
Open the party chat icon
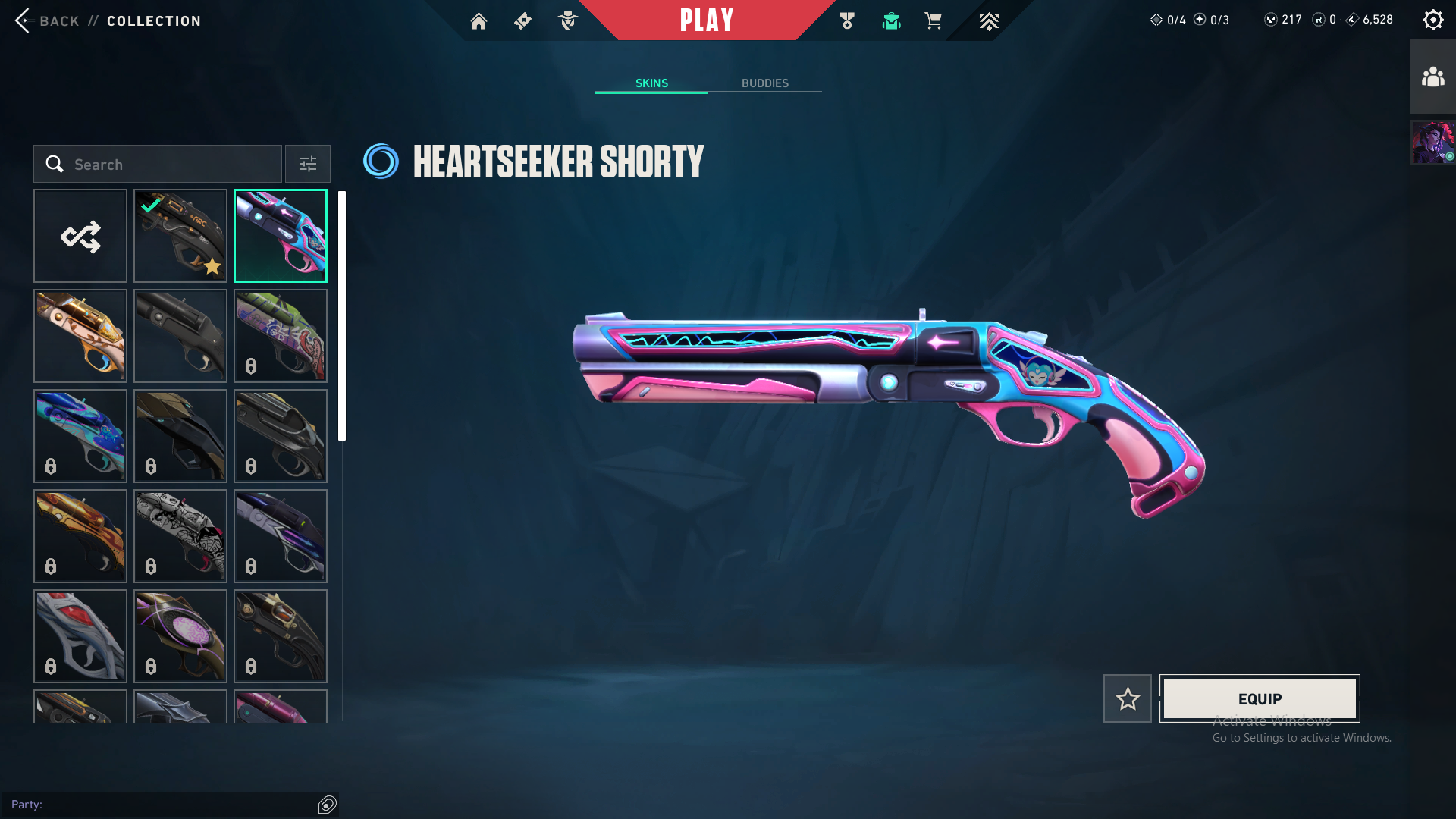point(327,805)
